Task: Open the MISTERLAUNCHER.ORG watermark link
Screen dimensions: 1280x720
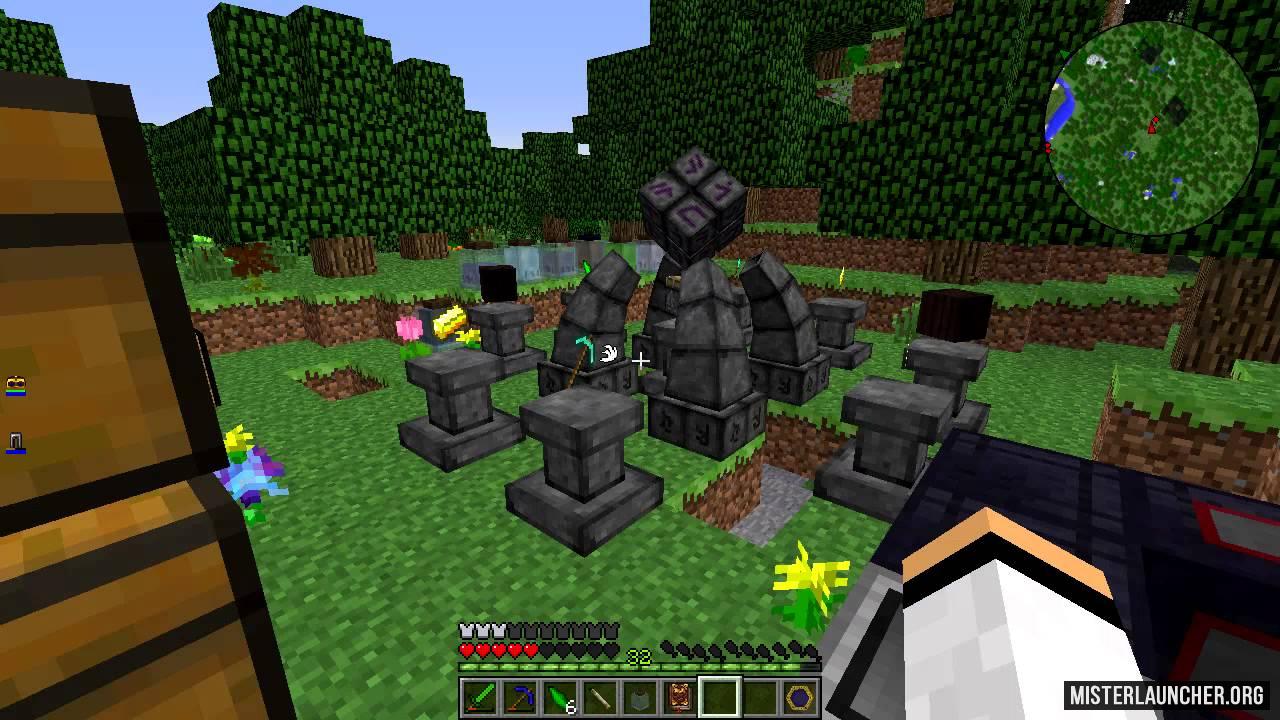Action: click(x=1166, y=694)
